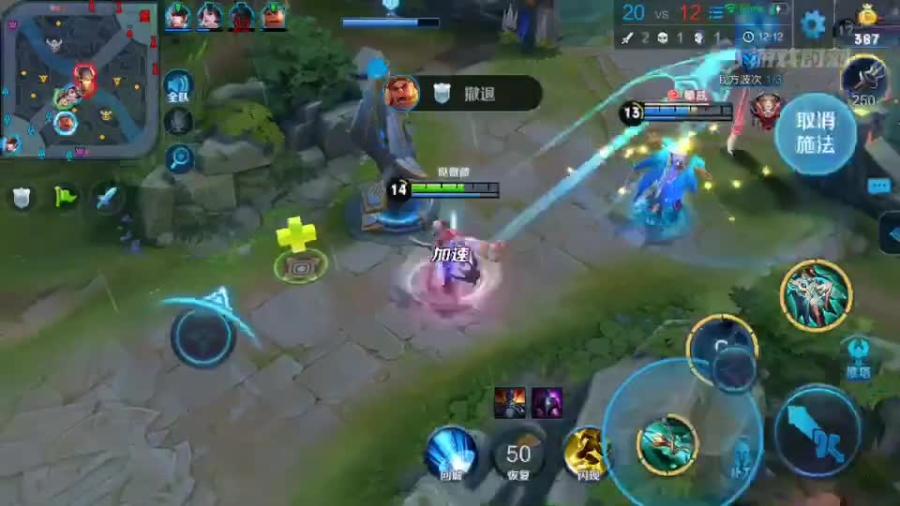Open the gold coin shop
This screenshot has height=506, width=900.
point(866,25)
